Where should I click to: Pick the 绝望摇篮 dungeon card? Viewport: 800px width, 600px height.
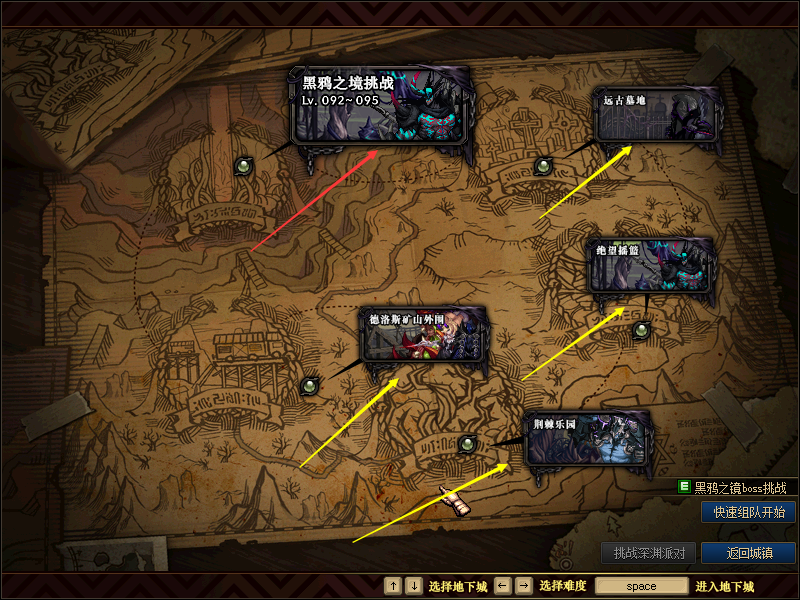click(651, 265)
